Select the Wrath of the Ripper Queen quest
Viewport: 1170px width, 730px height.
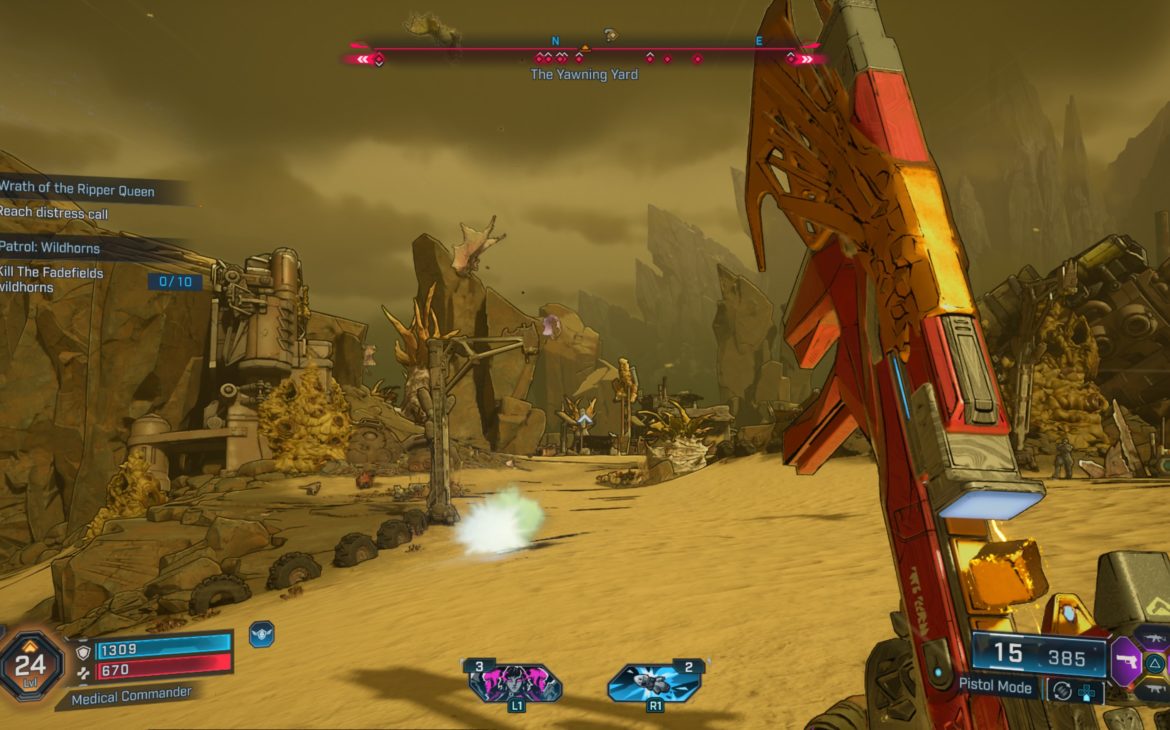78,189
